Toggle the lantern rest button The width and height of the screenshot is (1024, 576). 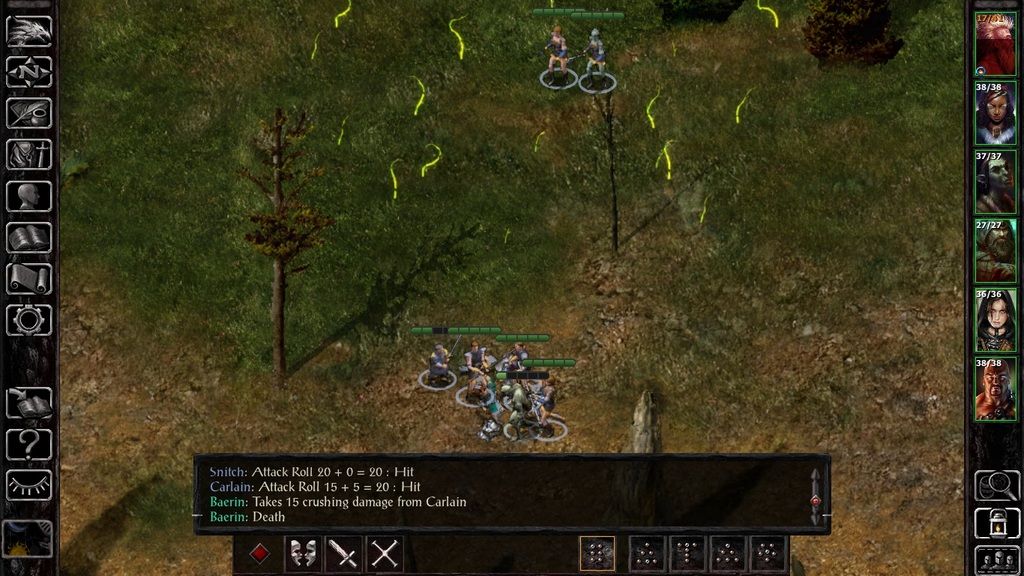tap(995, 522)
